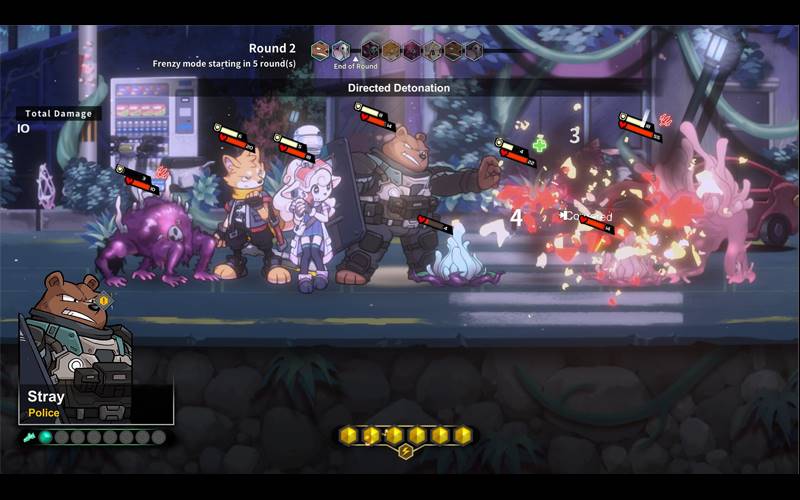Click the lightning bolt energy icon
800x500 pixels.
(405, 452)
